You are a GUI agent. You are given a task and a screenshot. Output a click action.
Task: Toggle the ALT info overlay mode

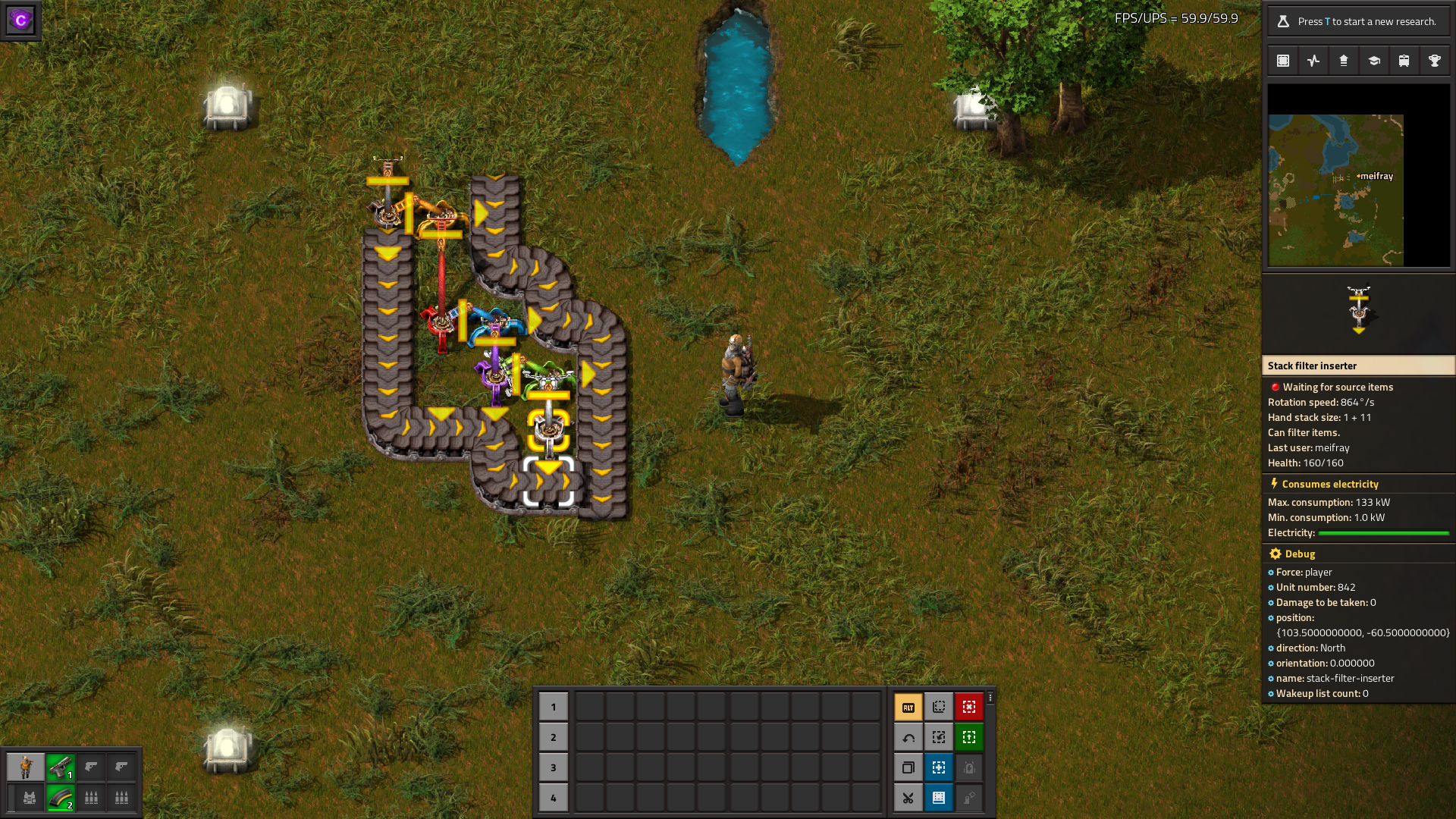click(908, 706)
